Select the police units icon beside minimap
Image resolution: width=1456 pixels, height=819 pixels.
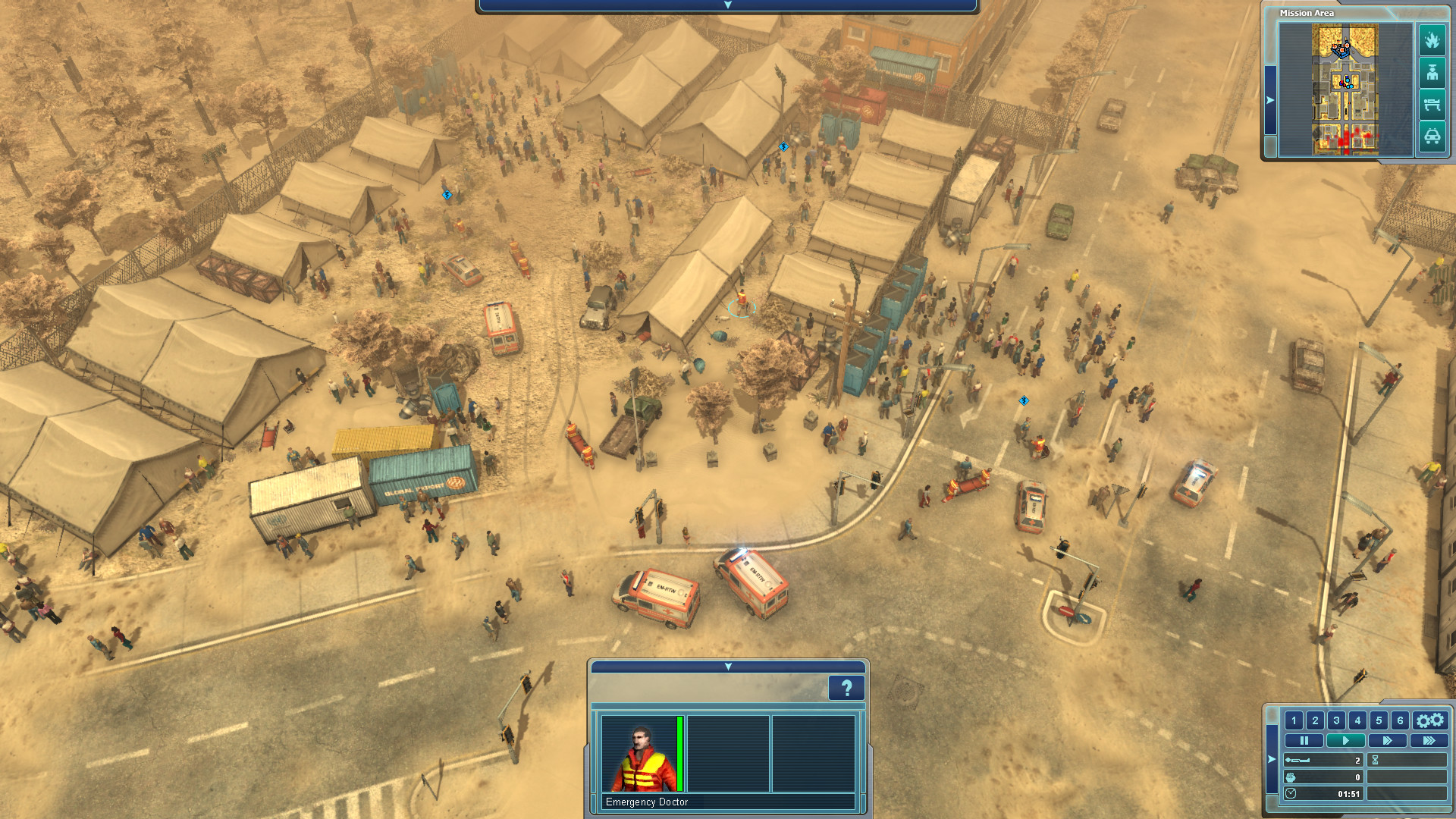tap(1432, 73)
